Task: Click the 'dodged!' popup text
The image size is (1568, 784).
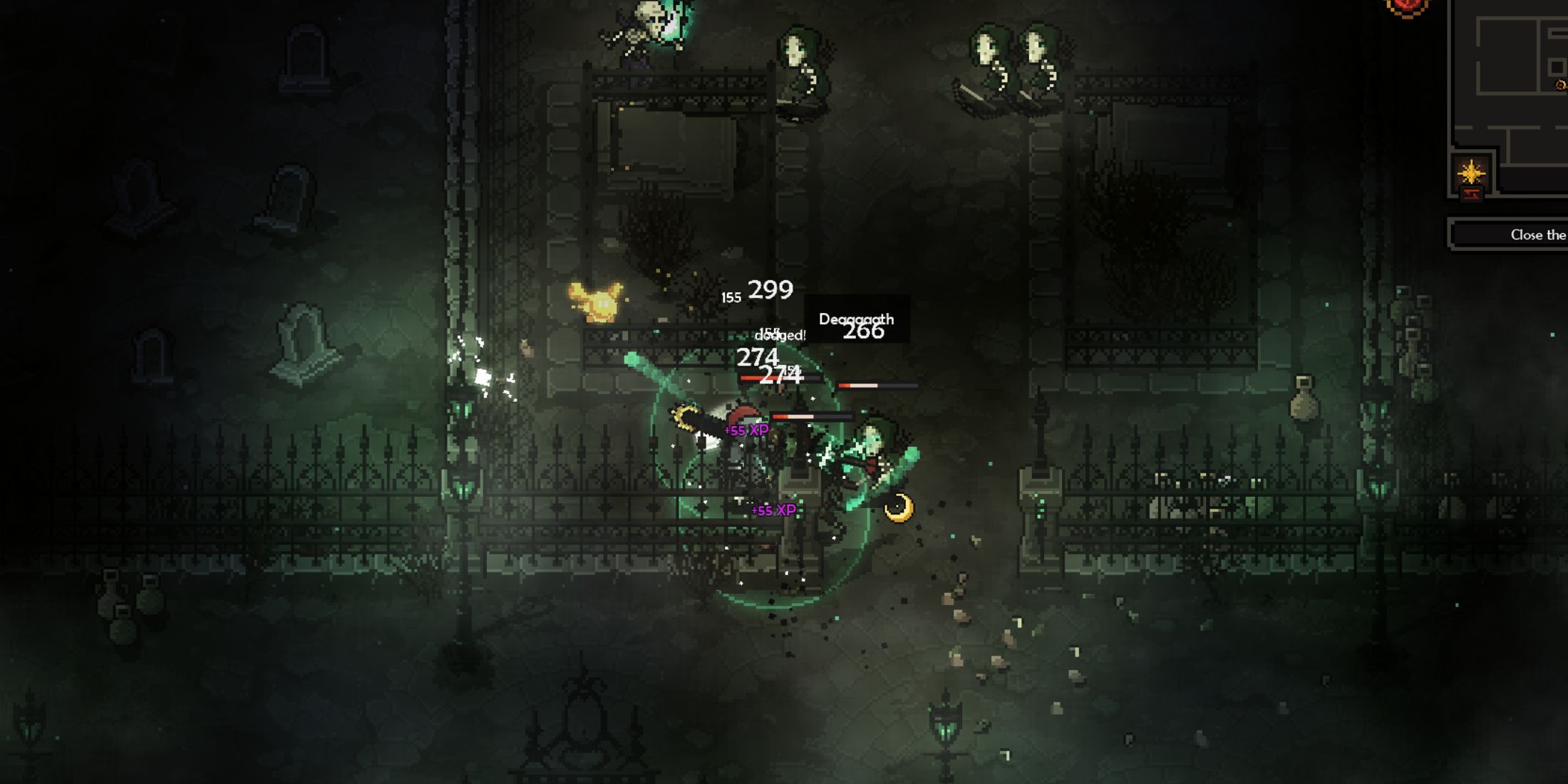Action: coord(780,334)
